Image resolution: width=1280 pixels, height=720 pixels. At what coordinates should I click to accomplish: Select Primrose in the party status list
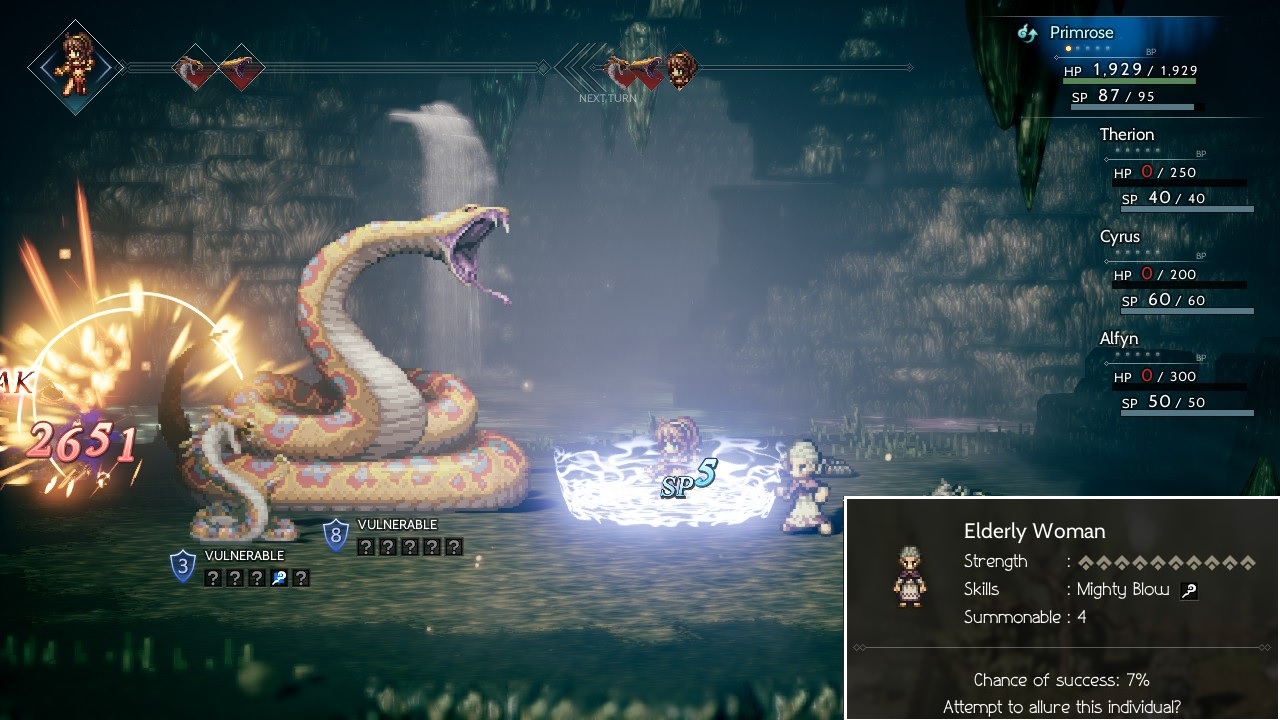[1081, 33]
